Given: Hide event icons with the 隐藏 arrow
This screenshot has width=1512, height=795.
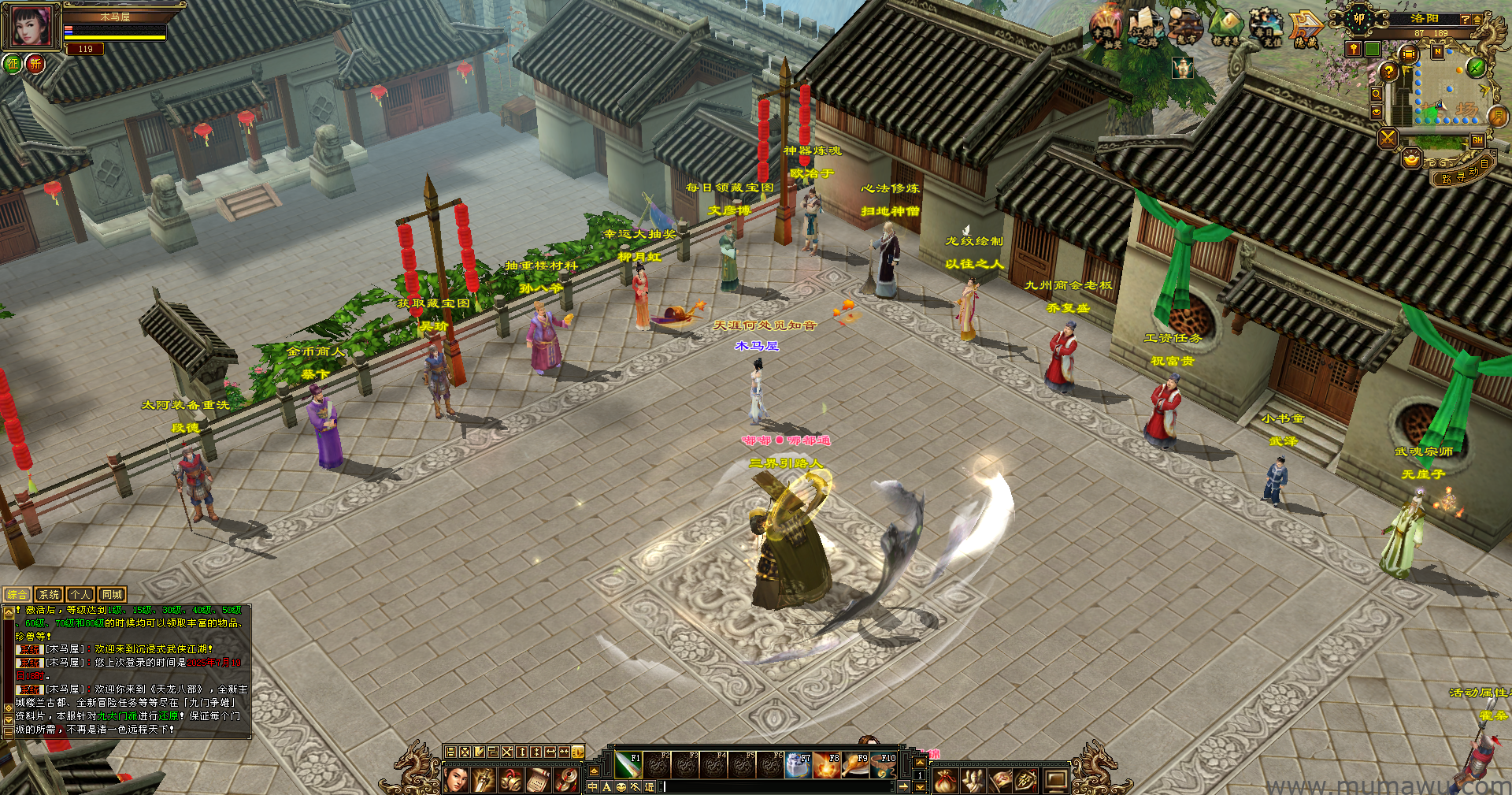Looking at the screenshot, I should pos(1306,28).
